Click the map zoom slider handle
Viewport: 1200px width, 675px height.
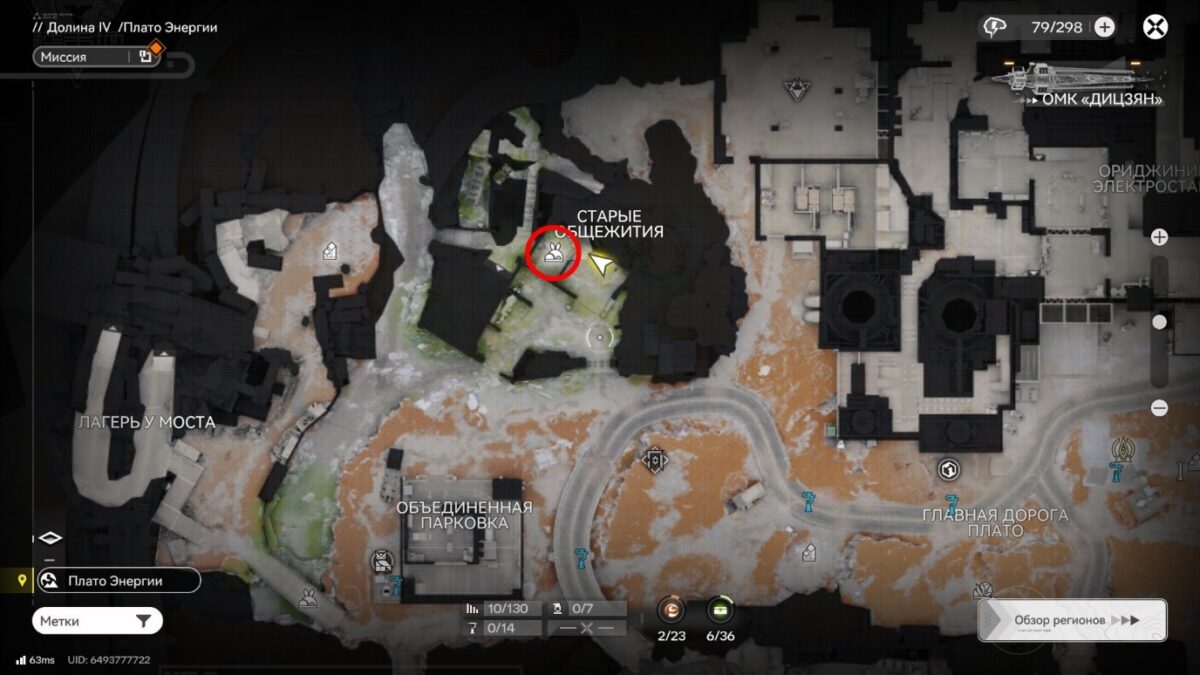(x=1159, y=322)
